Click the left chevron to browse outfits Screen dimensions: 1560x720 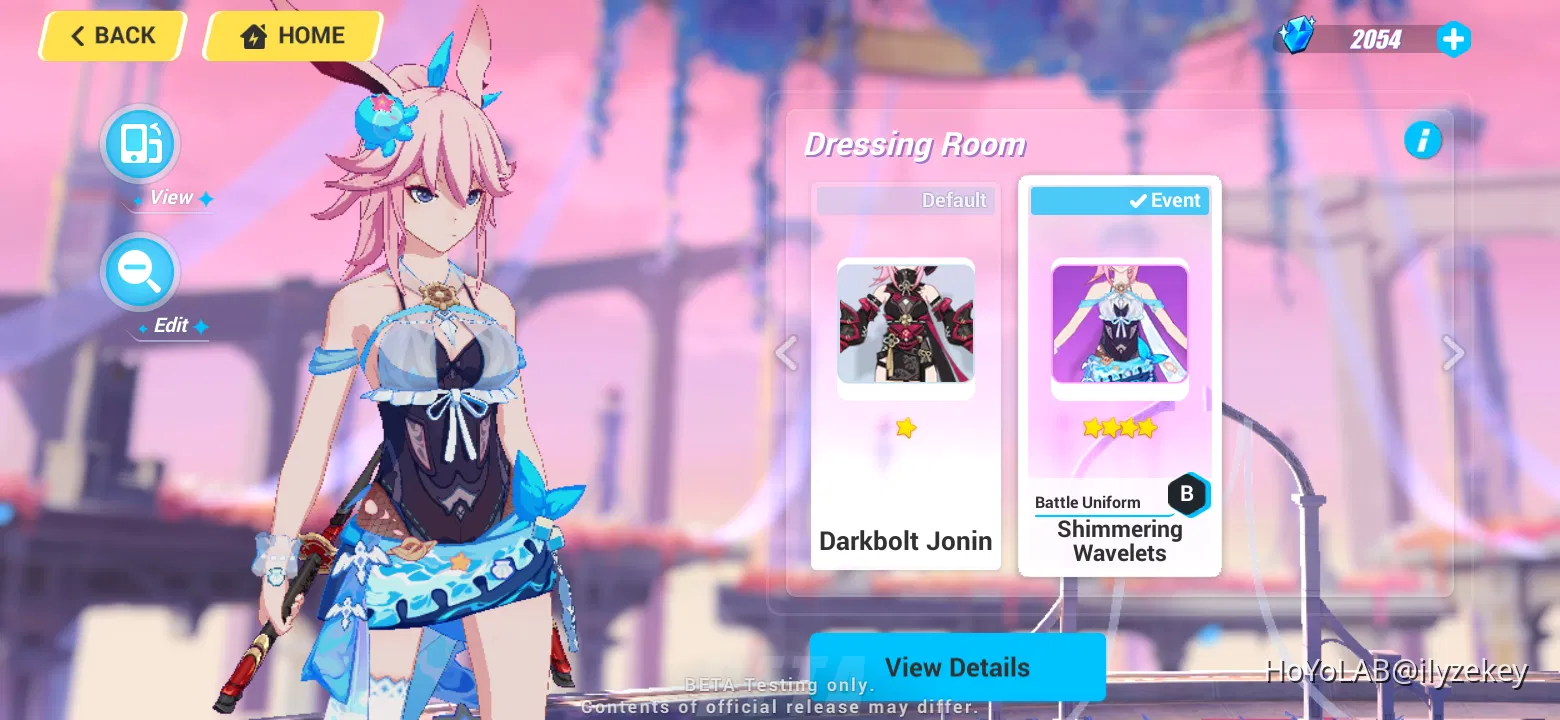pyautogui.click(x=786, y=353)
